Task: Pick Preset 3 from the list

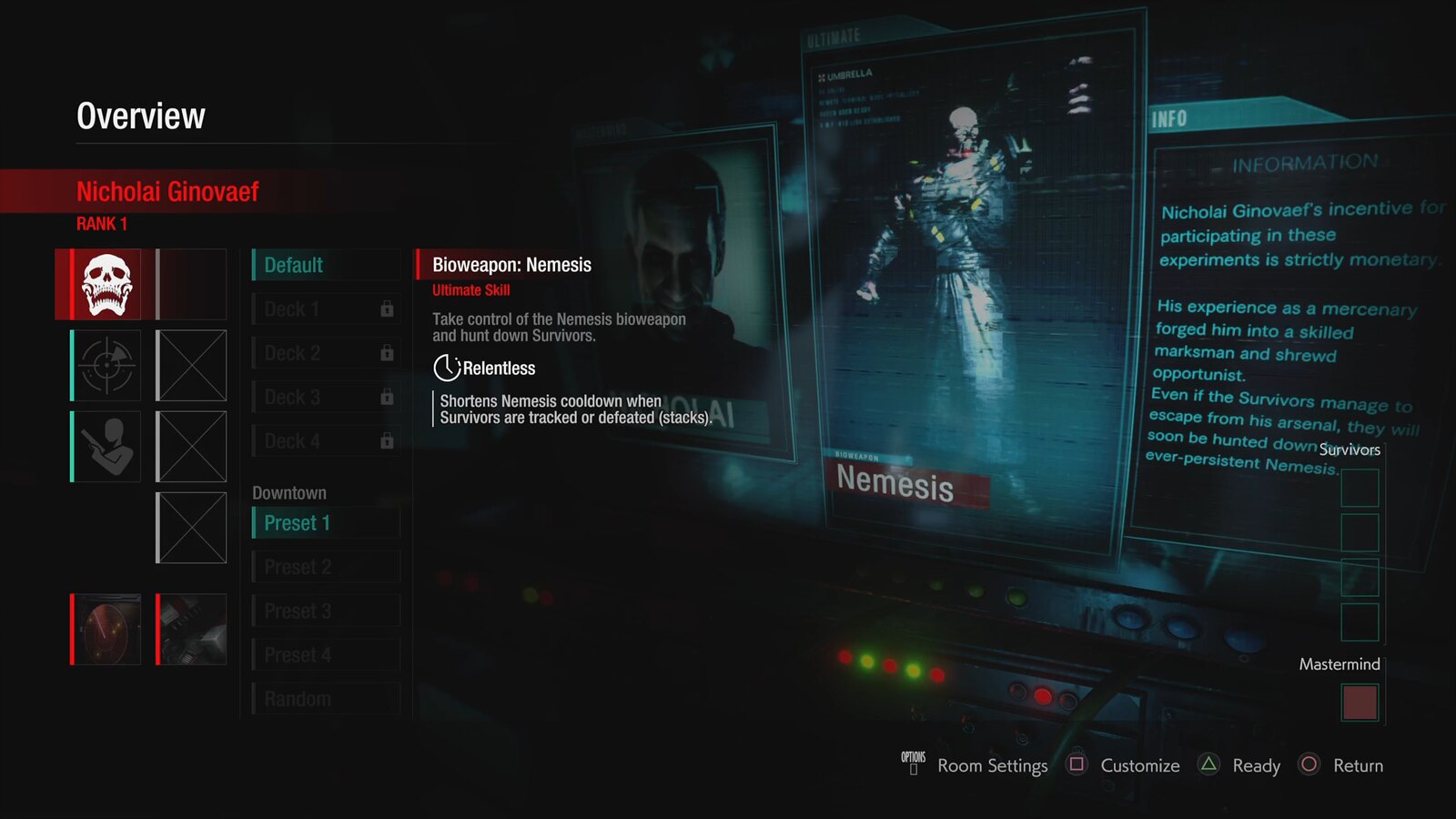Action: point(325,611)
